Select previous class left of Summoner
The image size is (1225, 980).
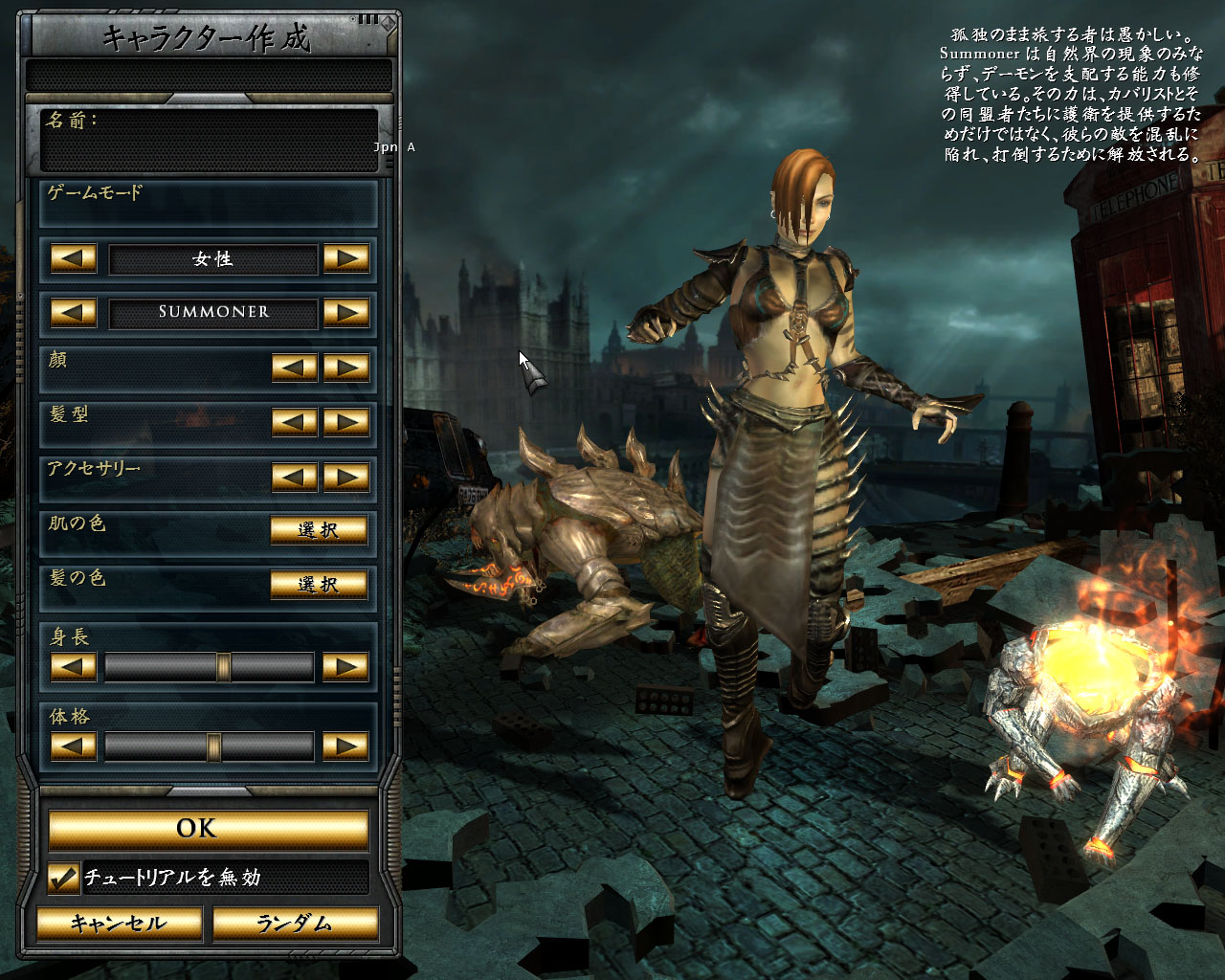74,312
